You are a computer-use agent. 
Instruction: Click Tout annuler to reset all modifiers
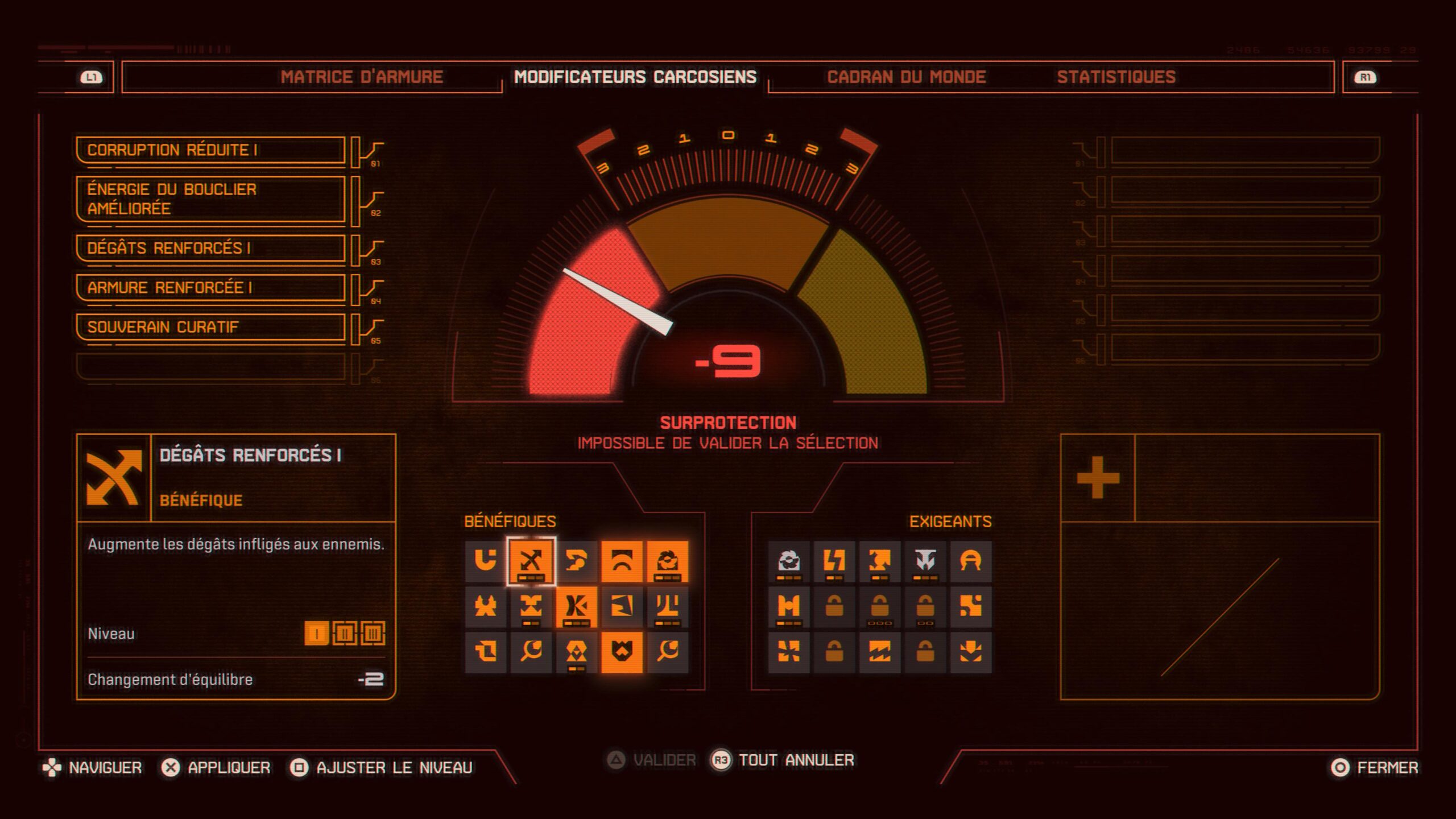click(796, 760)
